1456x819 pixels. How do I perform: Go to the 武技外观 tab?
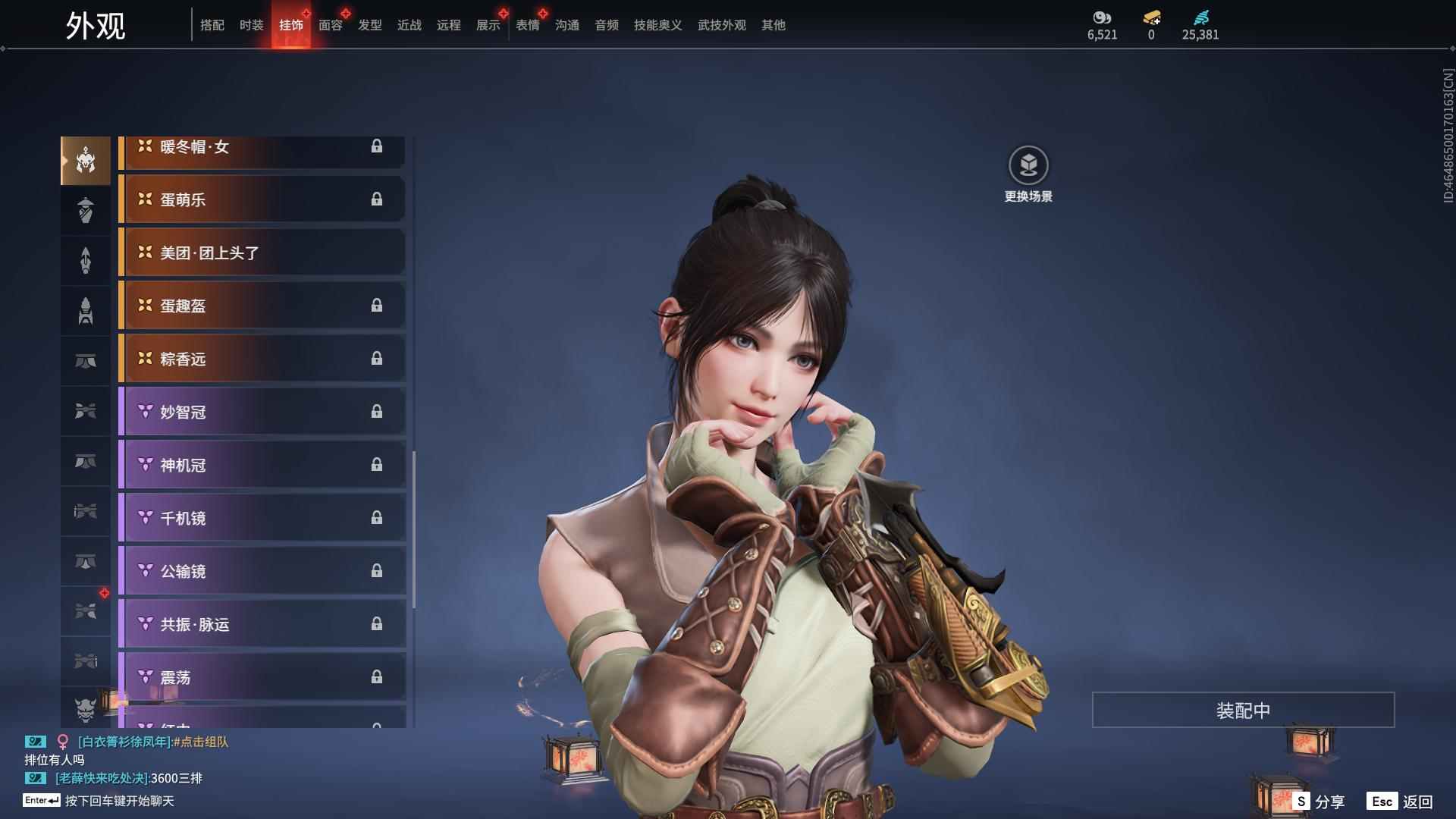click(721, 25)
